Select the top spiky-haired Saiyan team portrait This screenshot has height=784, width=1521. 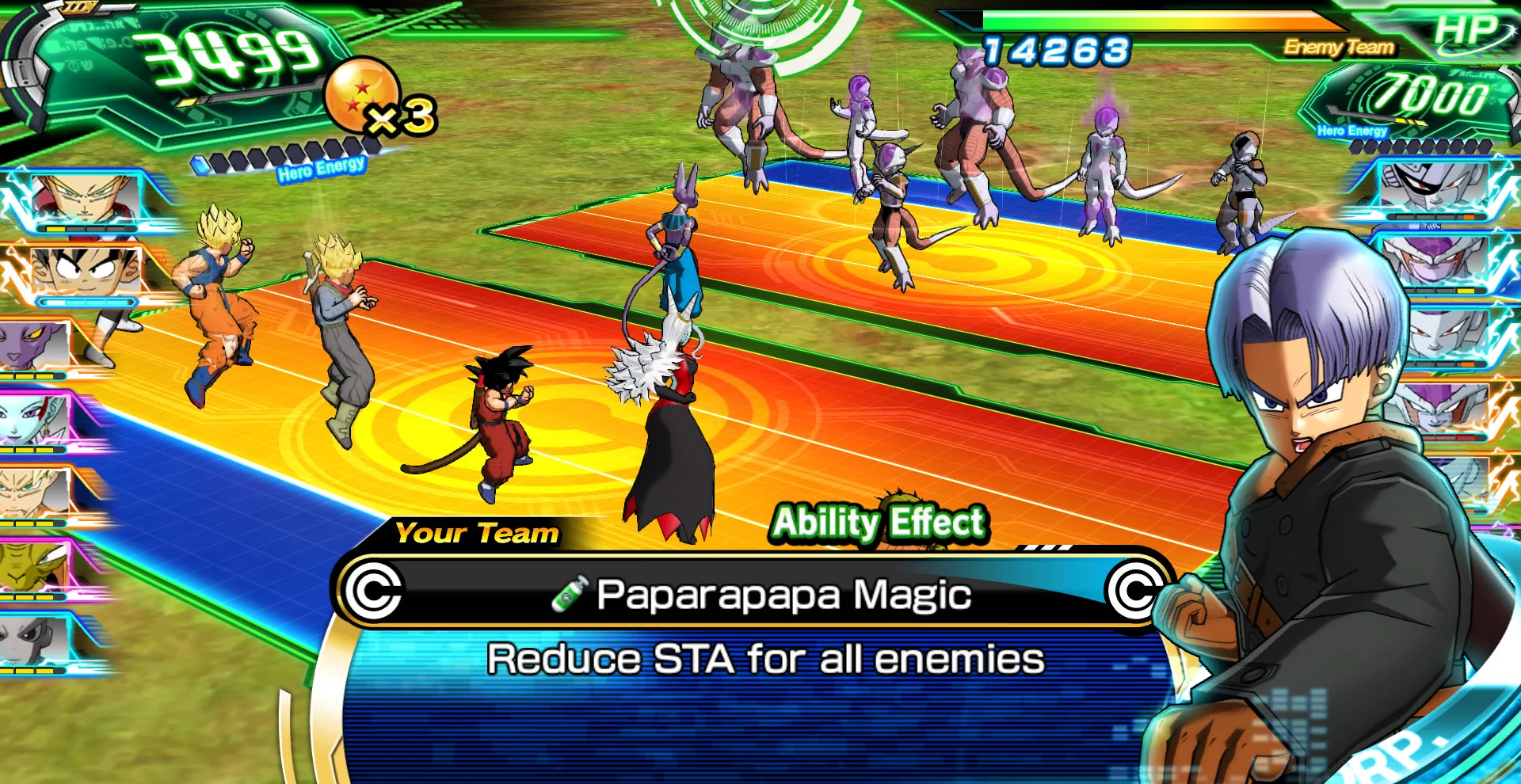86,200
